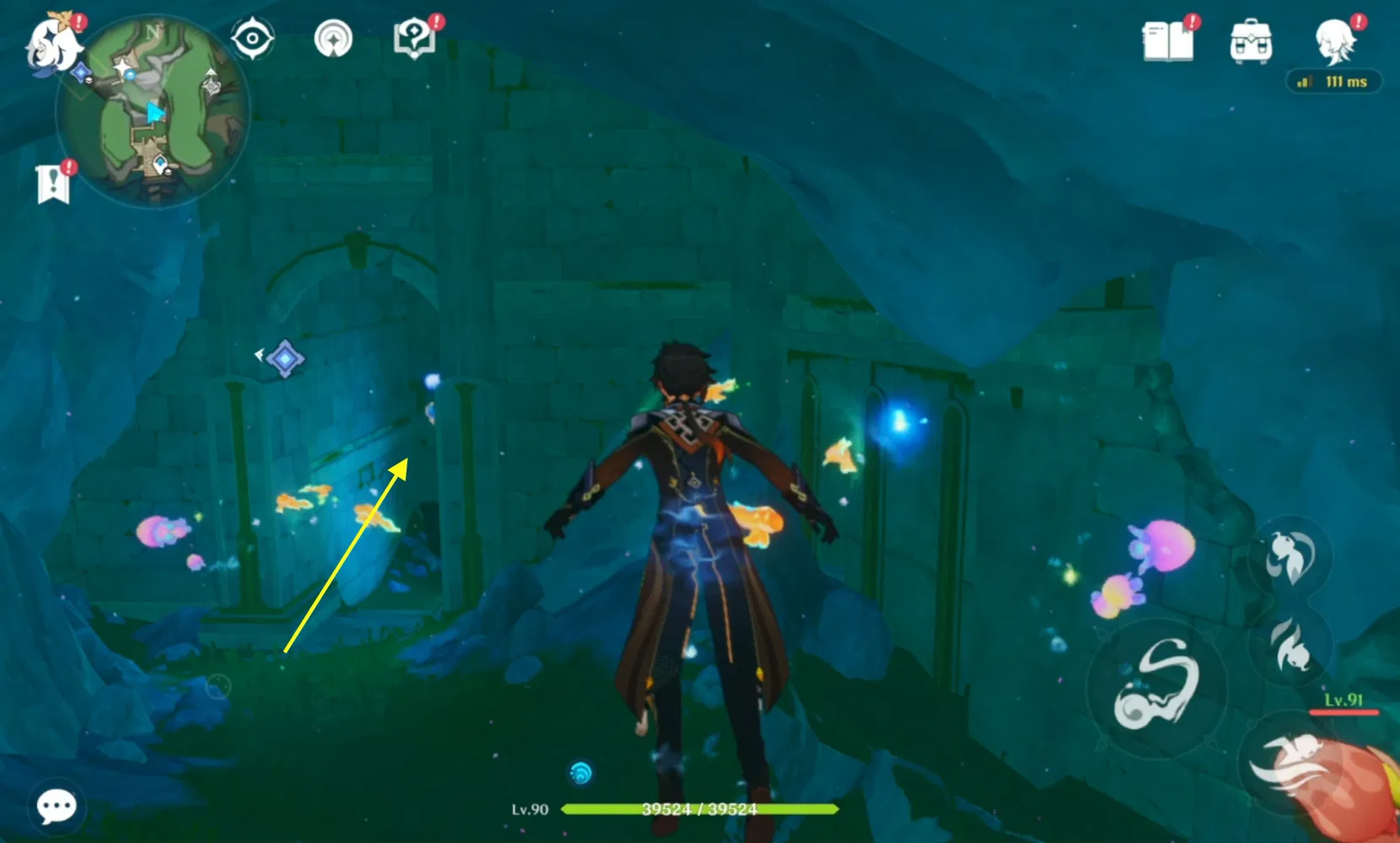This screenshot has height=843, width=1400.
Task: Activate the lens mode beside Elemental Sight
Action: pos(336,40)
